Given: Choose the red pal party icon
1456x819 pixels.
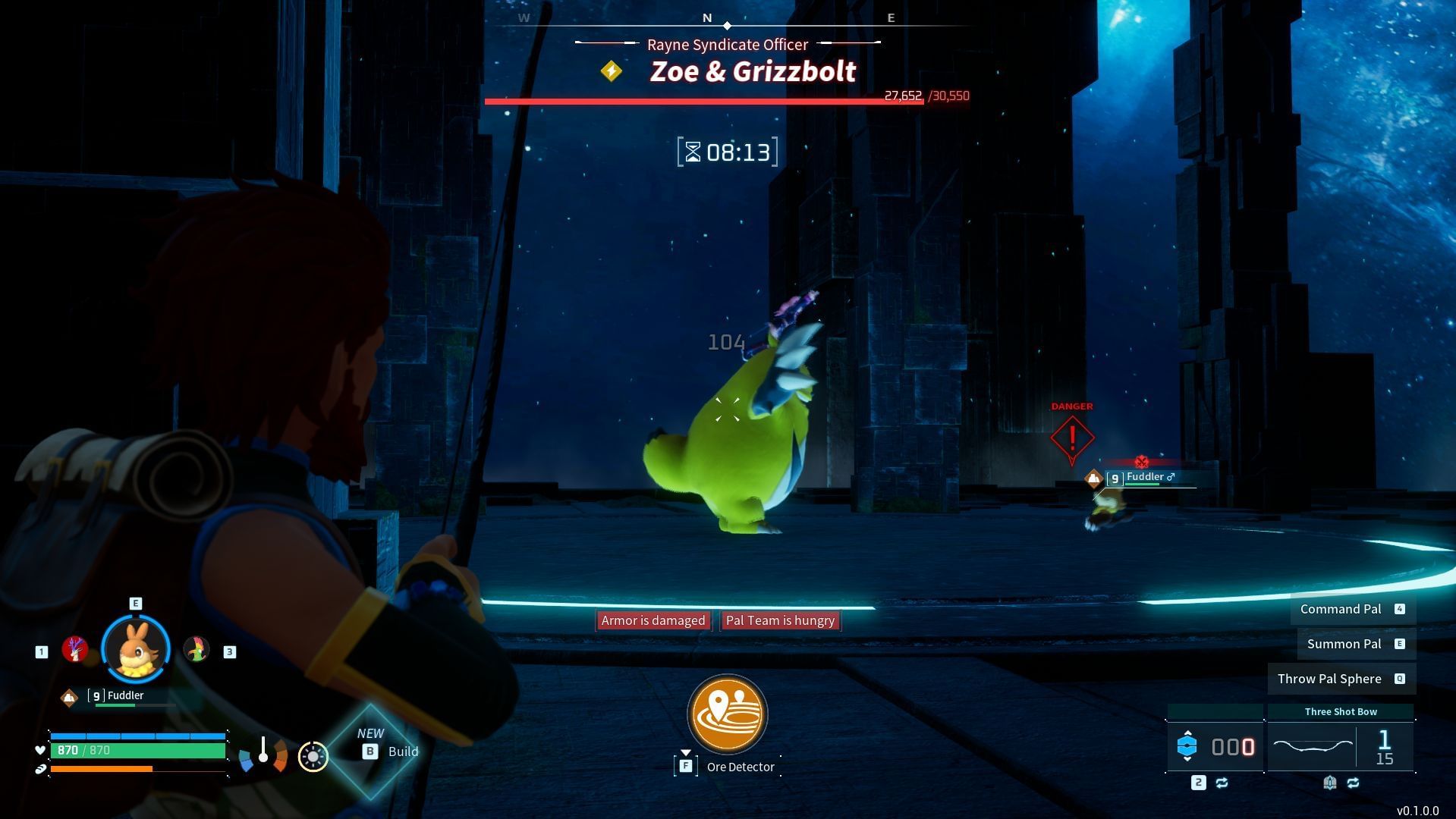Looking at the screenshot, I should point(75,649).
